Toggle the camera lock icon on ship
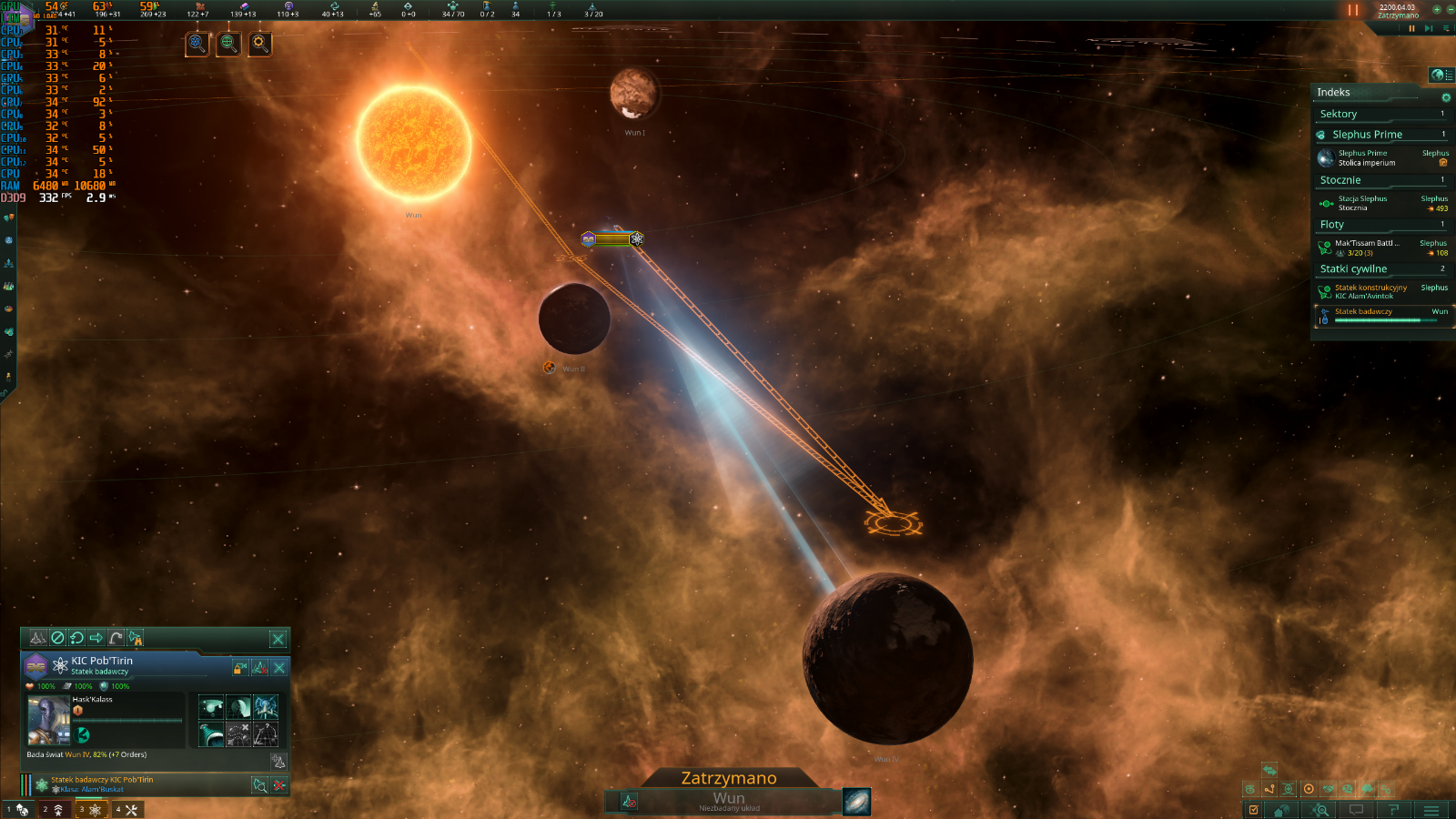 click(x=240, y=668)
